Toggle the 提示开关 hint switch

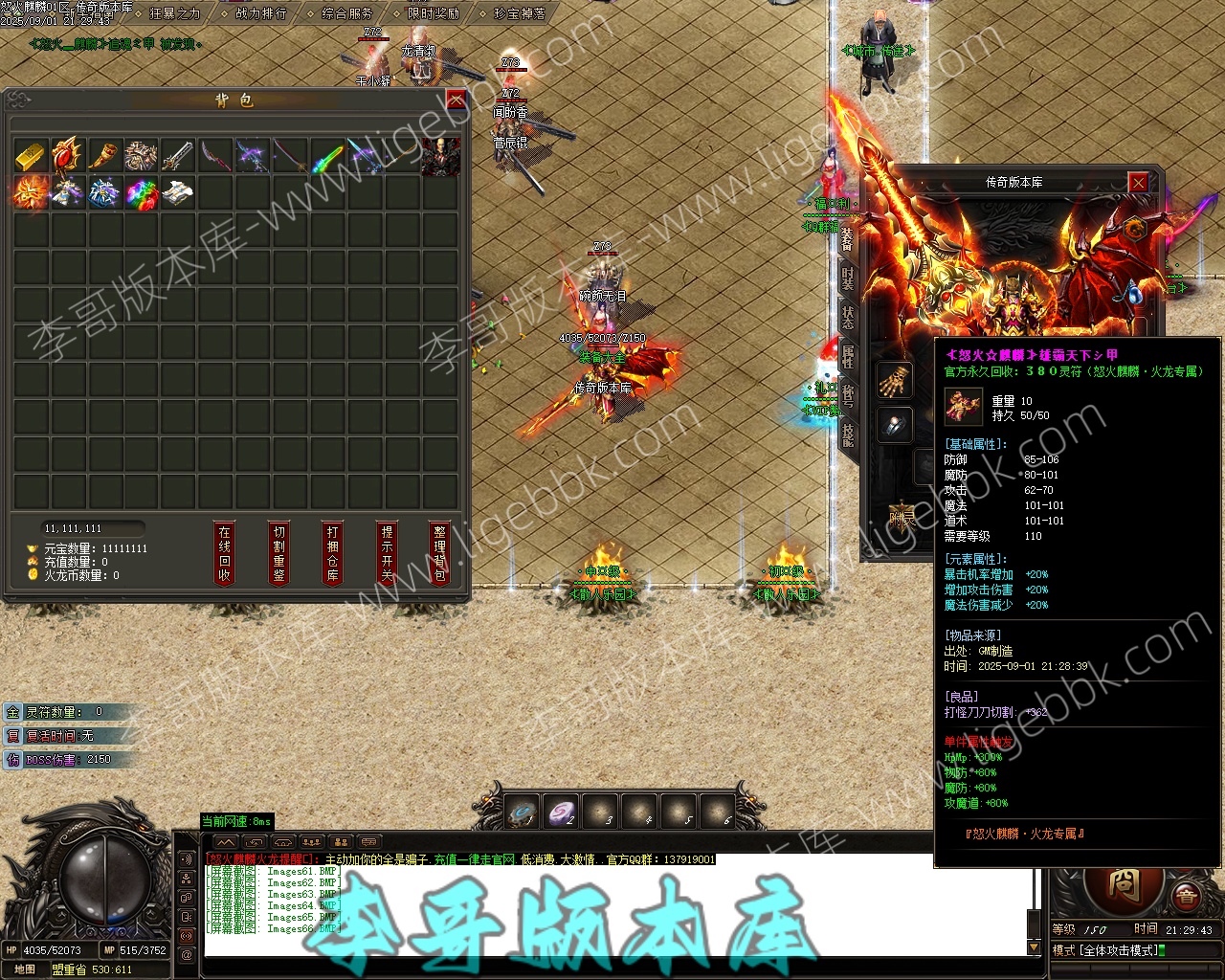(x=387, y=553)
